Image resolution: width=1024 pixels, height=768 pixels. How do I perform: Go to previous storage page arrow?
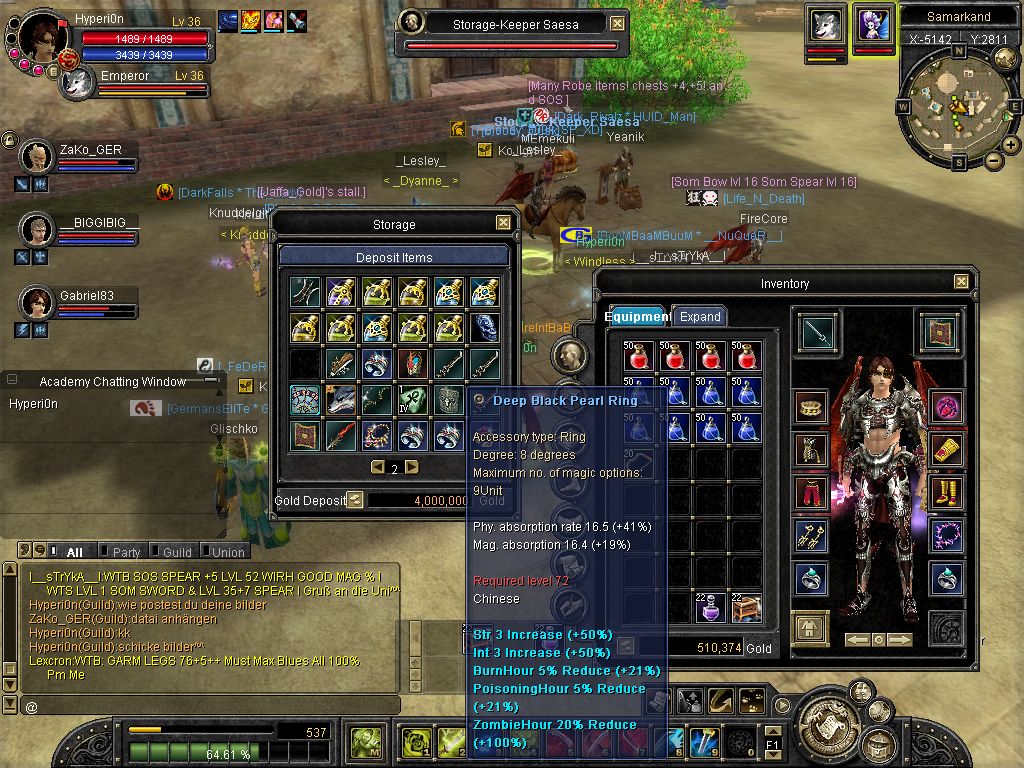[378, 467]
